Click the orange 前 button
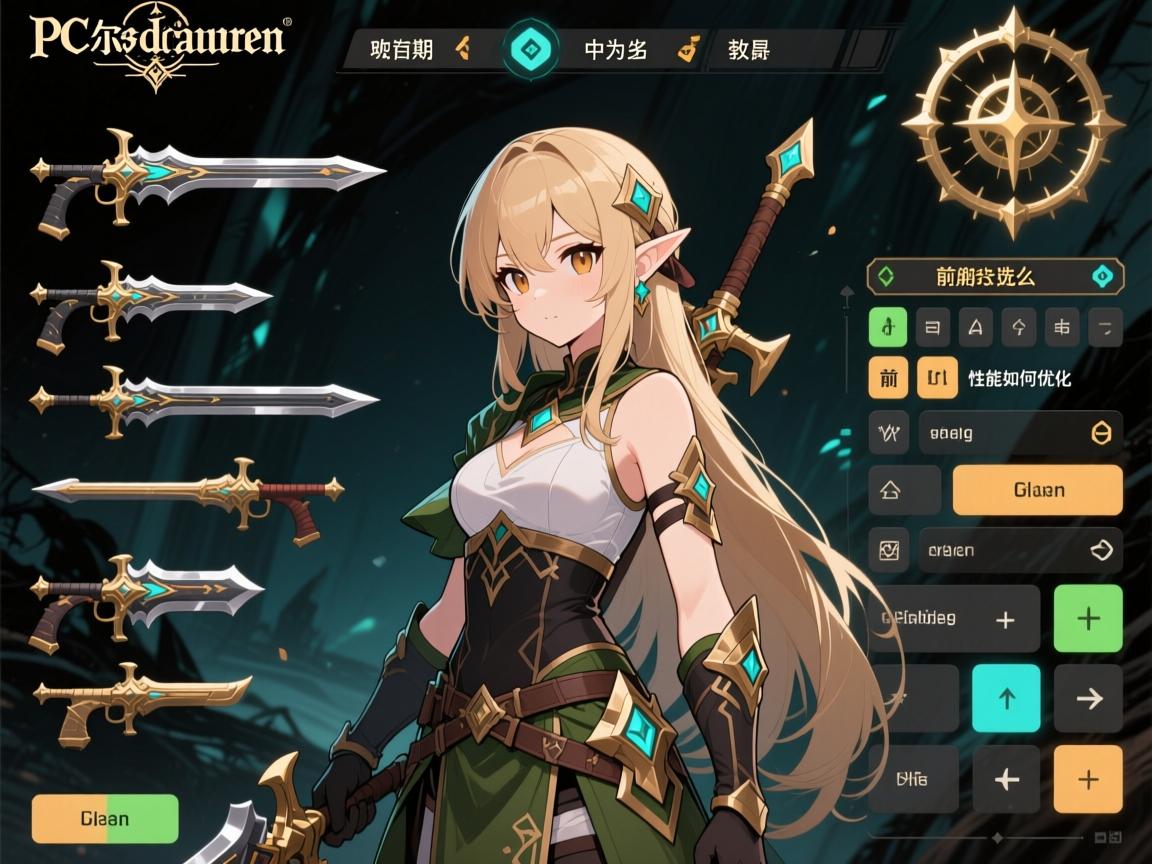This screenshot has width=1152, height=864. [888, 379]
